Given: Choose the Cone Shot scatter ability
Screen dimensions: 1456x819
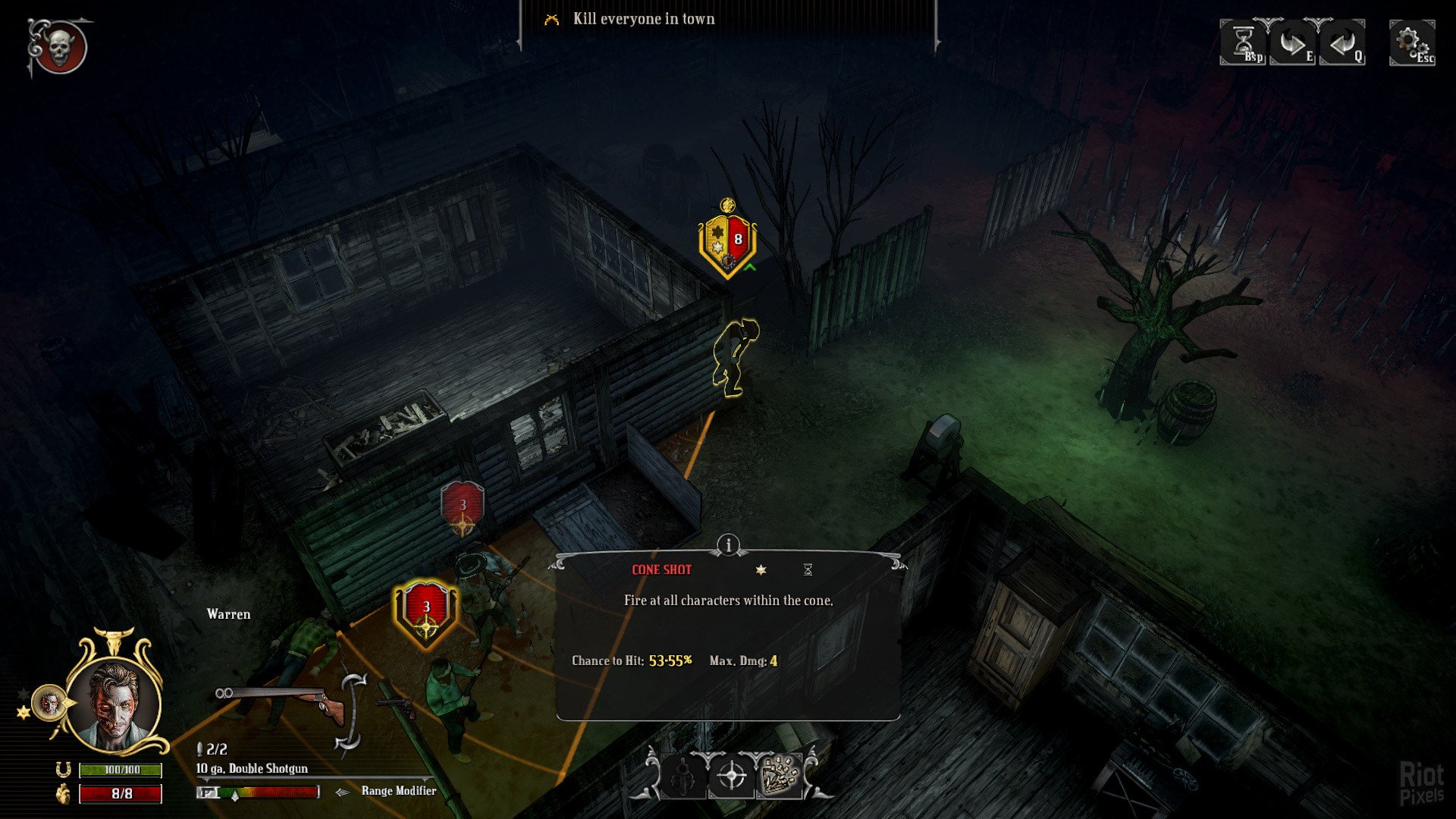Looking at the screenshot, I should point(780,777).
